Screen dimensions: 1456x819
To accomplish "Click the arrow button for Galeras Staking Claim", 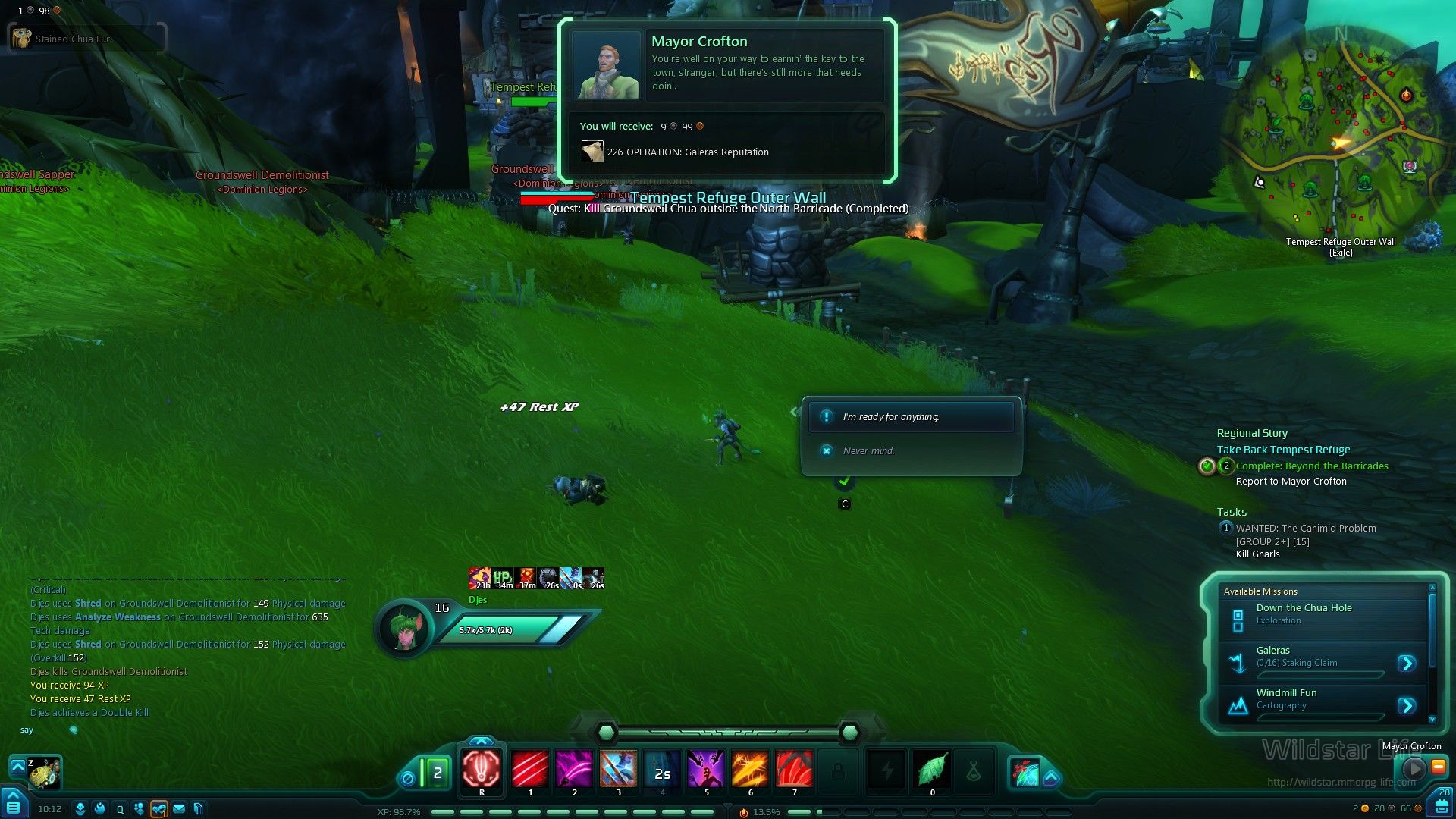I will (x=1407, y=664).
